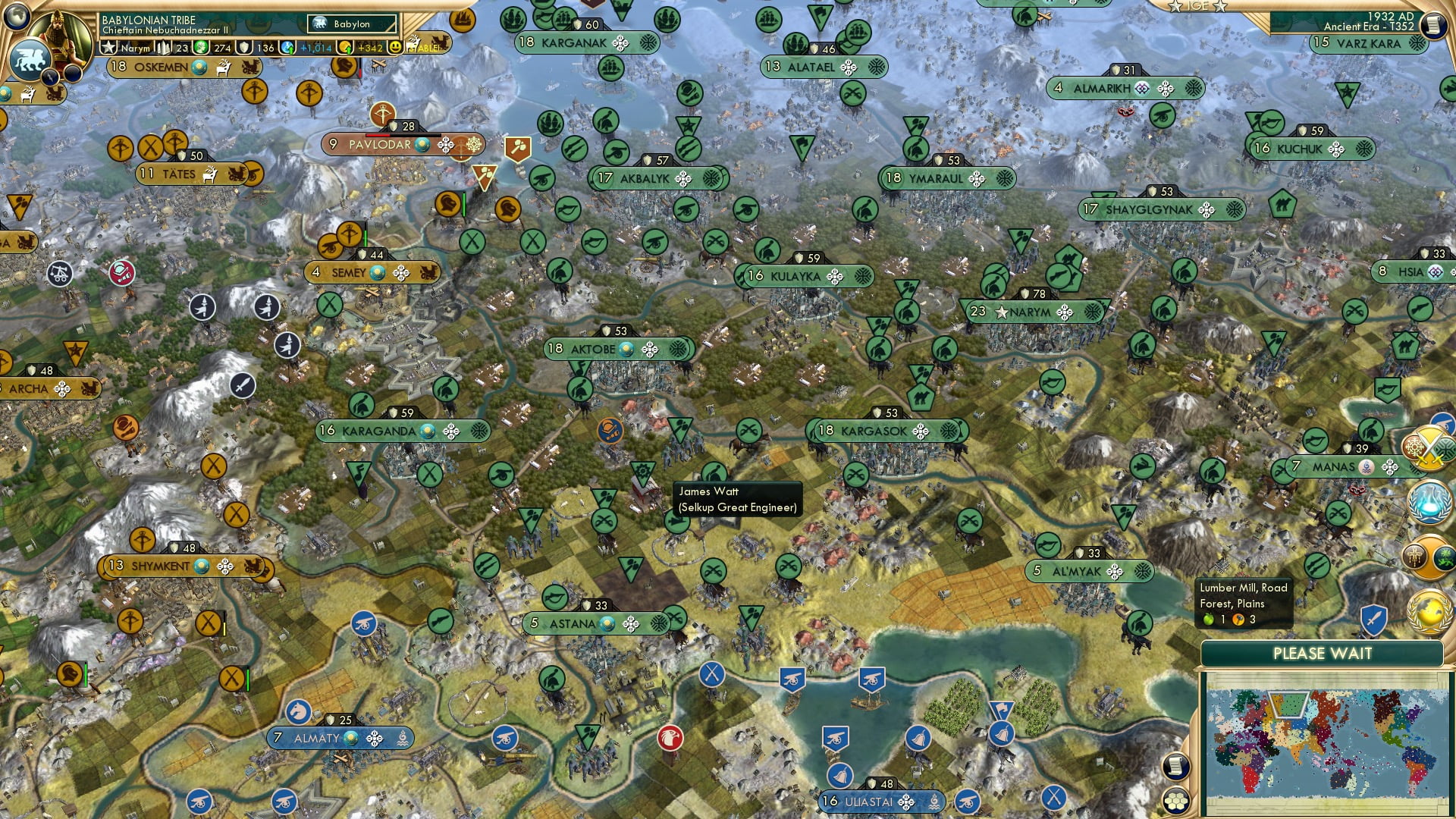This screenshot has height=819, width=1456.
Task: Click the science +1,014 counter icon
Action: pos(288,48)
